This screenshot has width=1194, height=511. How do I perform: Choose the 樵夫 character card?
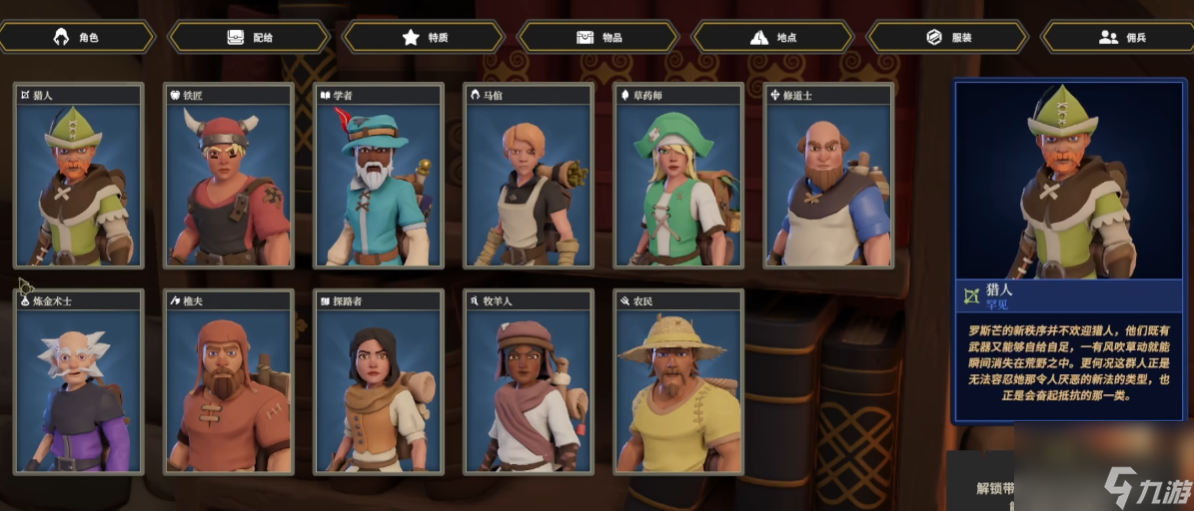tap(229, 382)
